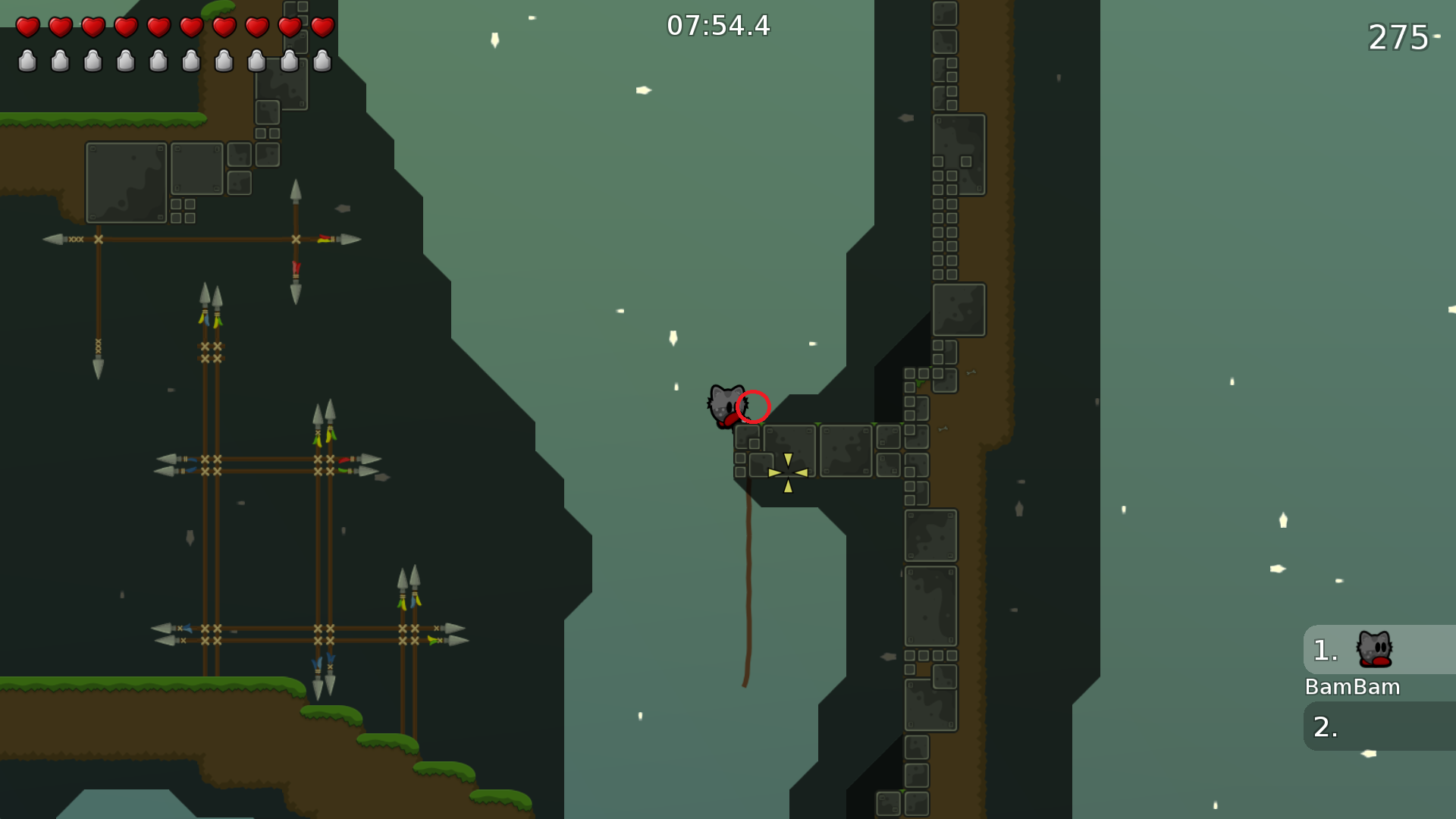Expand the score display showing 275
Screen dimensions: 1456x819
pos(1399,36)
